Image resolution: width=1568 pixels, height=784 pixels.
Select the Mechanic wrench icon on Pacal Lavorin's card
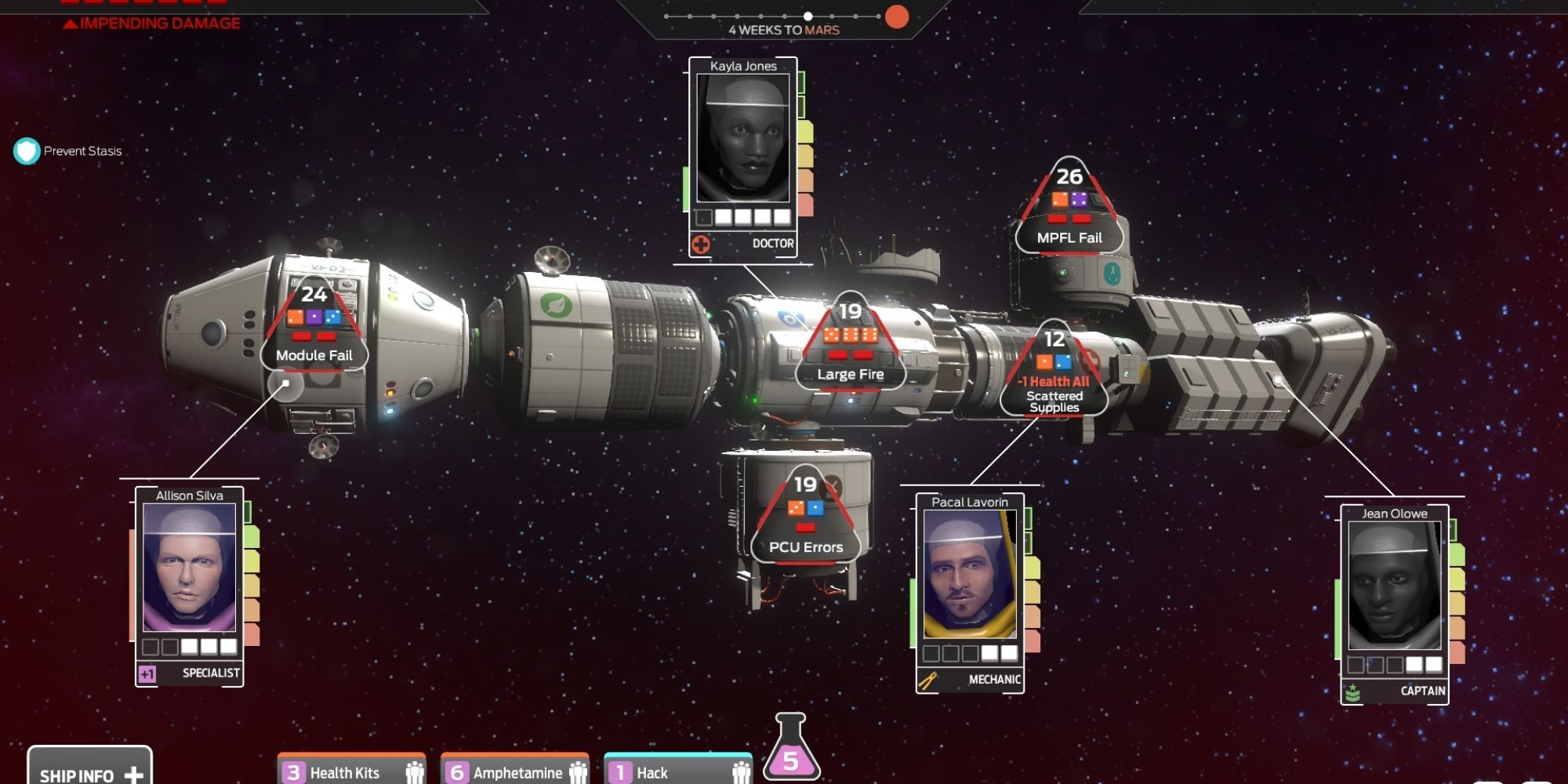pyautogui.click(x=927, y=681)
